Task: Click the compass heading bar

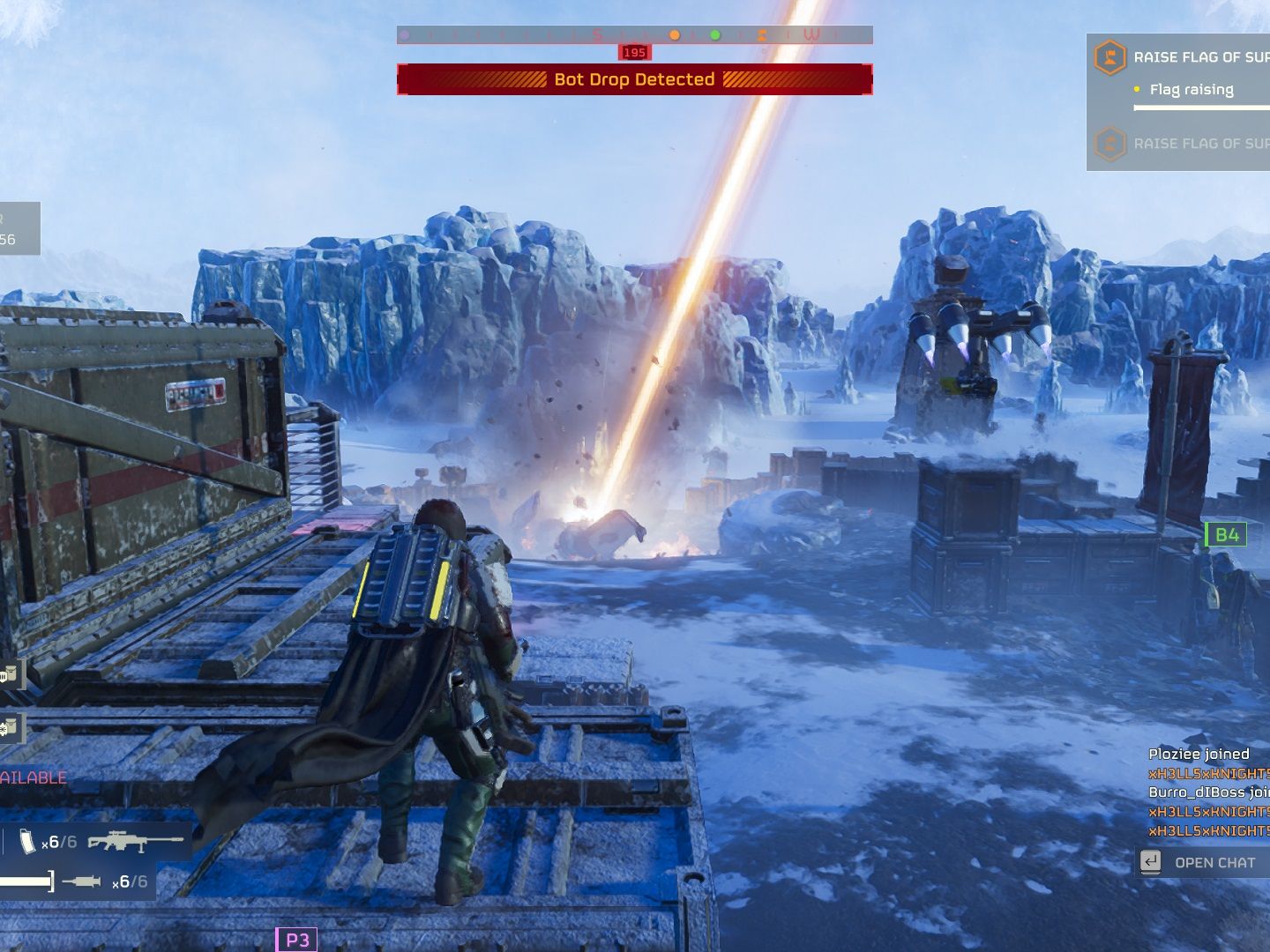Action: click(634, 35)
